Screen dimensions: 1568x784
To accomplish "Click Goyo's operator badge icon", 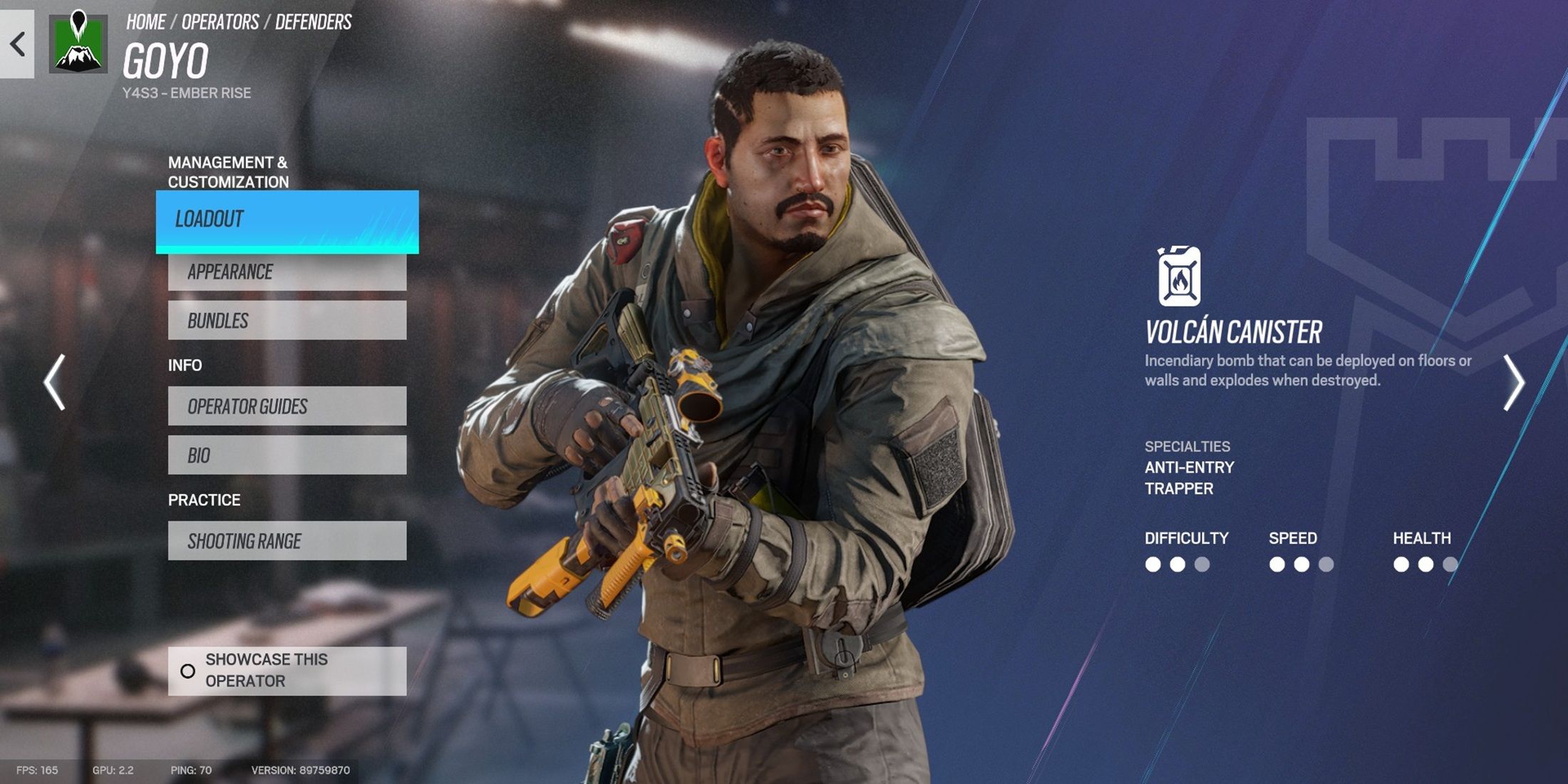I will click(78, 43).
